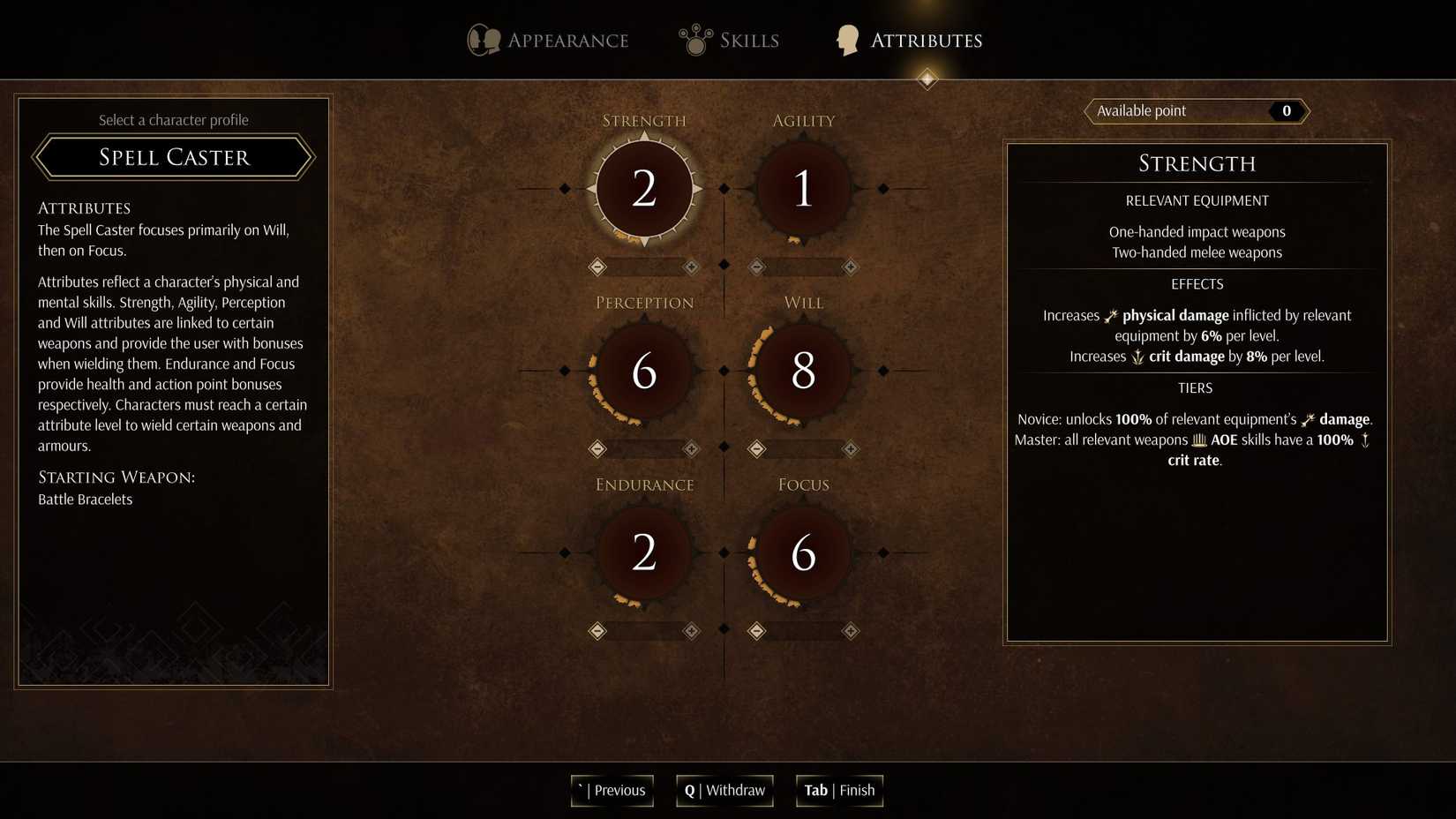The image size is (1456, 819).
Task: Select the Strength attribute dial
Action: [x=643, y=188]
